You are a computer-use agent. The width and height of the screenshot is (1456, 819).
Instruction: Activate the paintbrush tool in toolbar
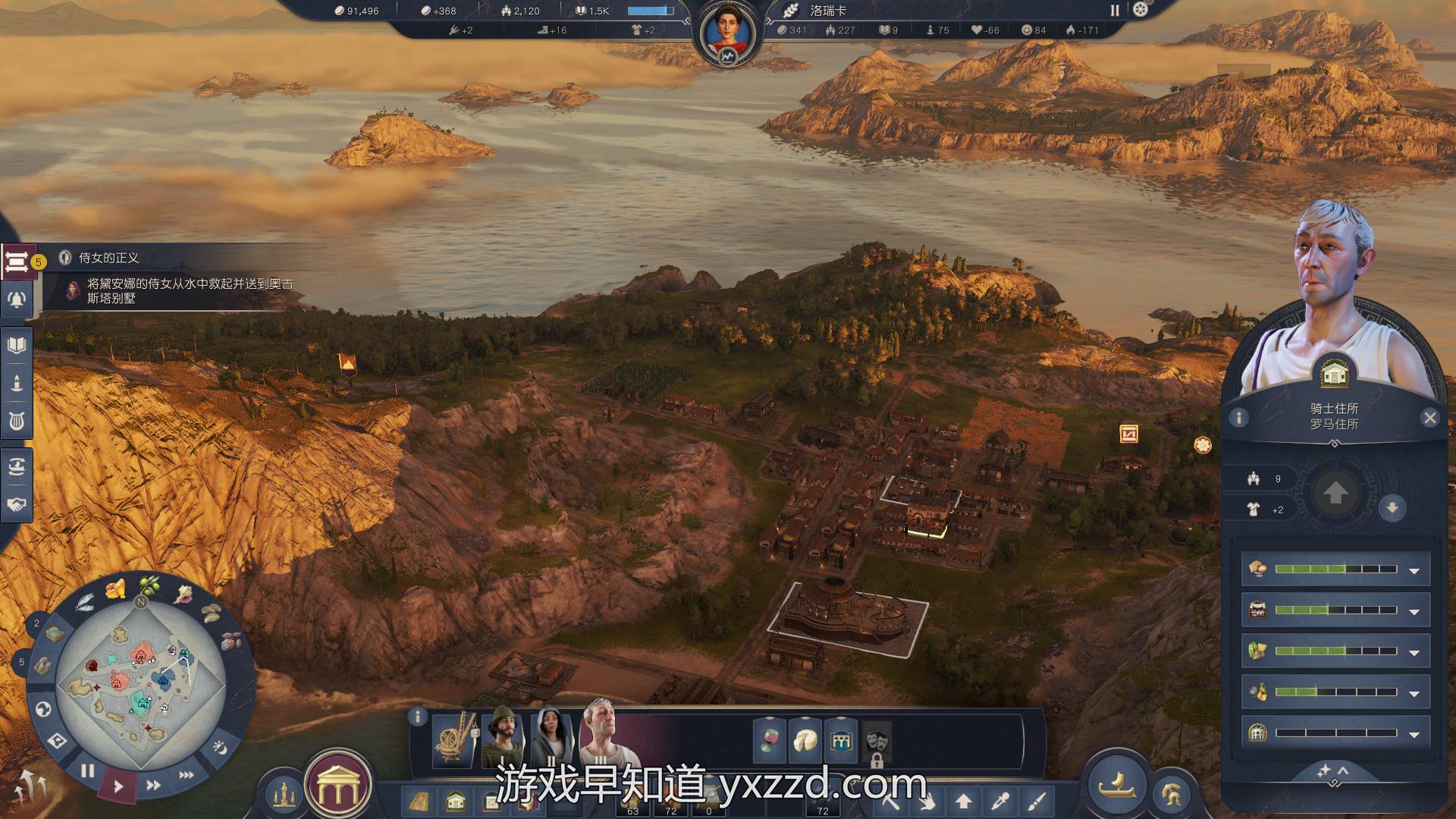1037,801
